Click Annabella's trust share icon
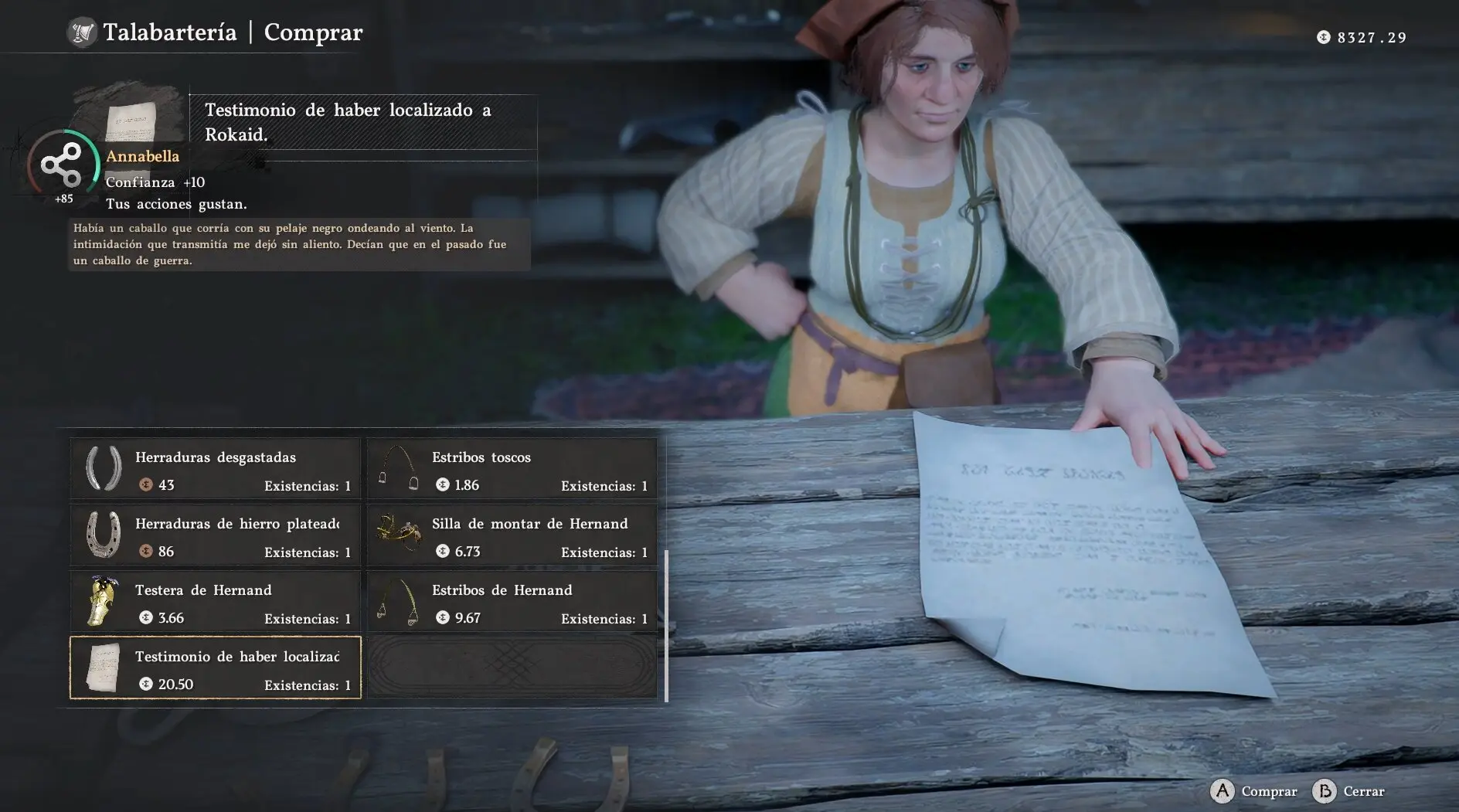 [61, 165]
